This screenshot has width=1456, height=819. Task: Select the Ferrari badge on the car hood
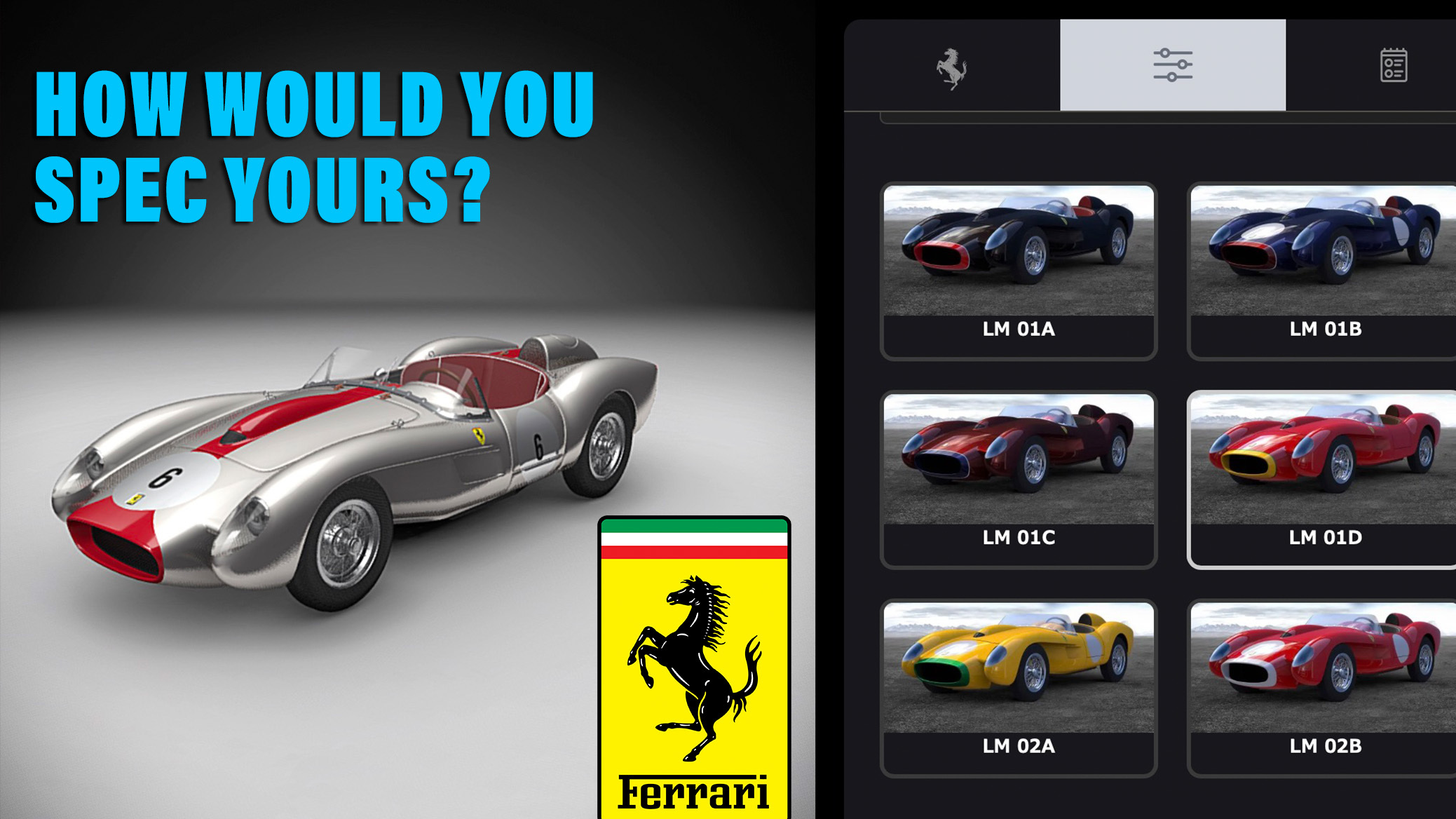(479, 436)
